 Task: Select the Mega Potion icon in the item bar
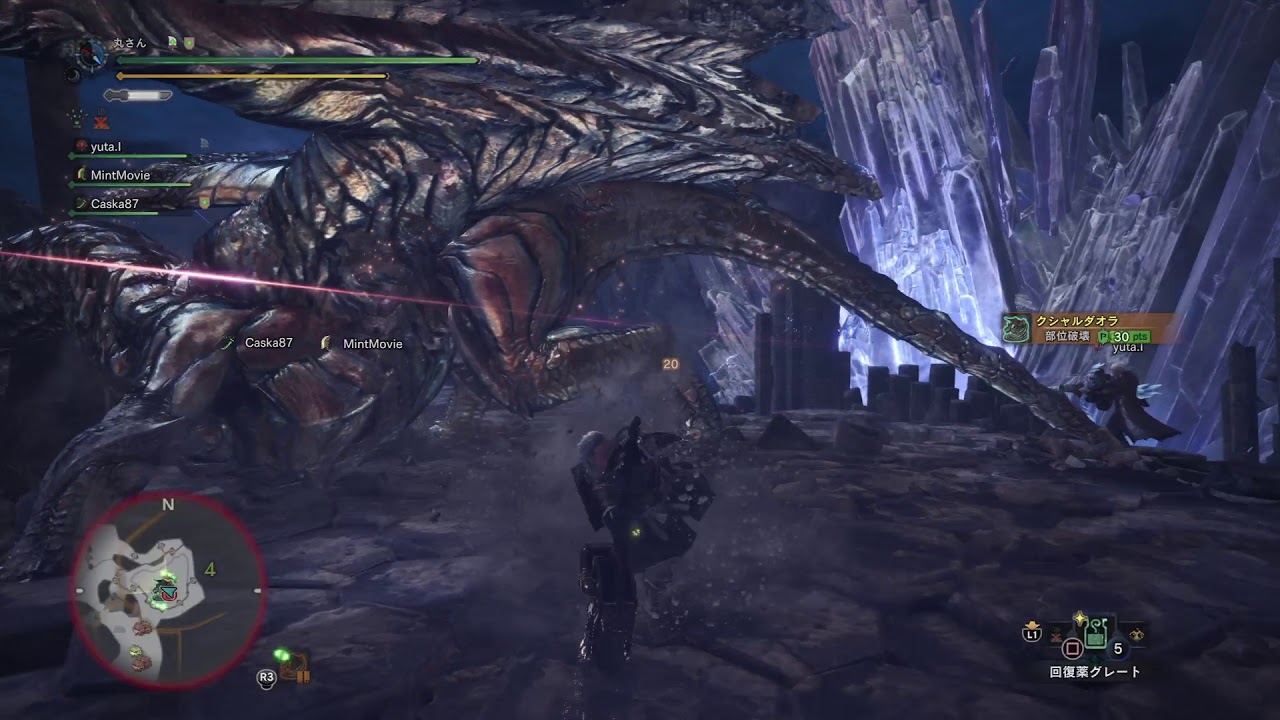point(1096,634)
